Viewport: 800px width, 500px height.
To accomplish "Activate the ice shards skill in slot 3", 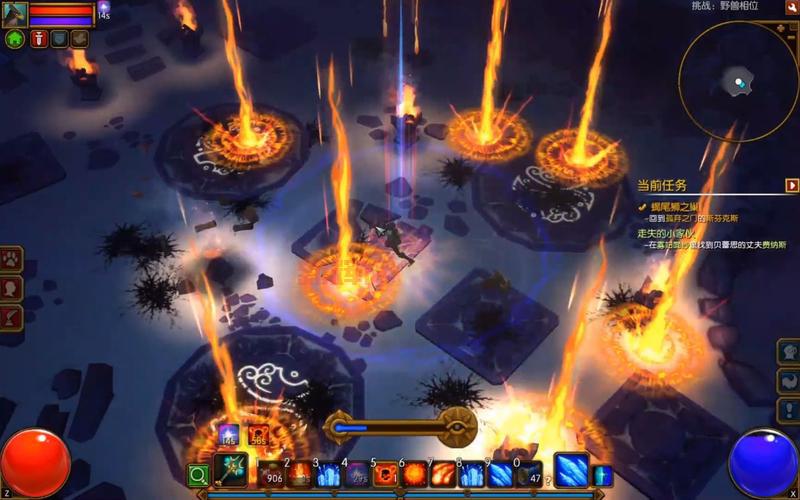I will coord(328,474).
